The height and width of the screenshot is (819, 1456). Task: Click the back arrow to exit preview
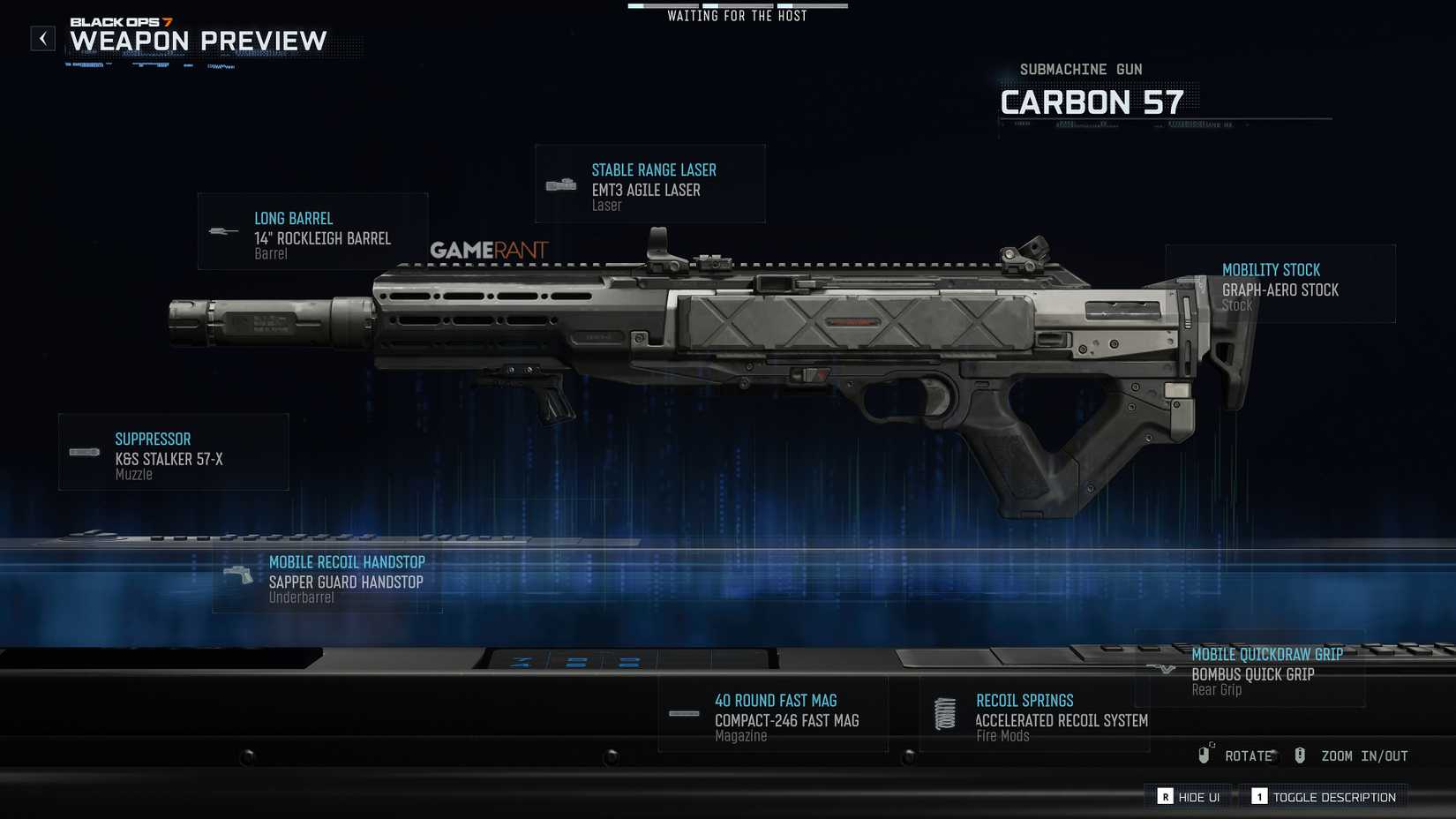41,38
